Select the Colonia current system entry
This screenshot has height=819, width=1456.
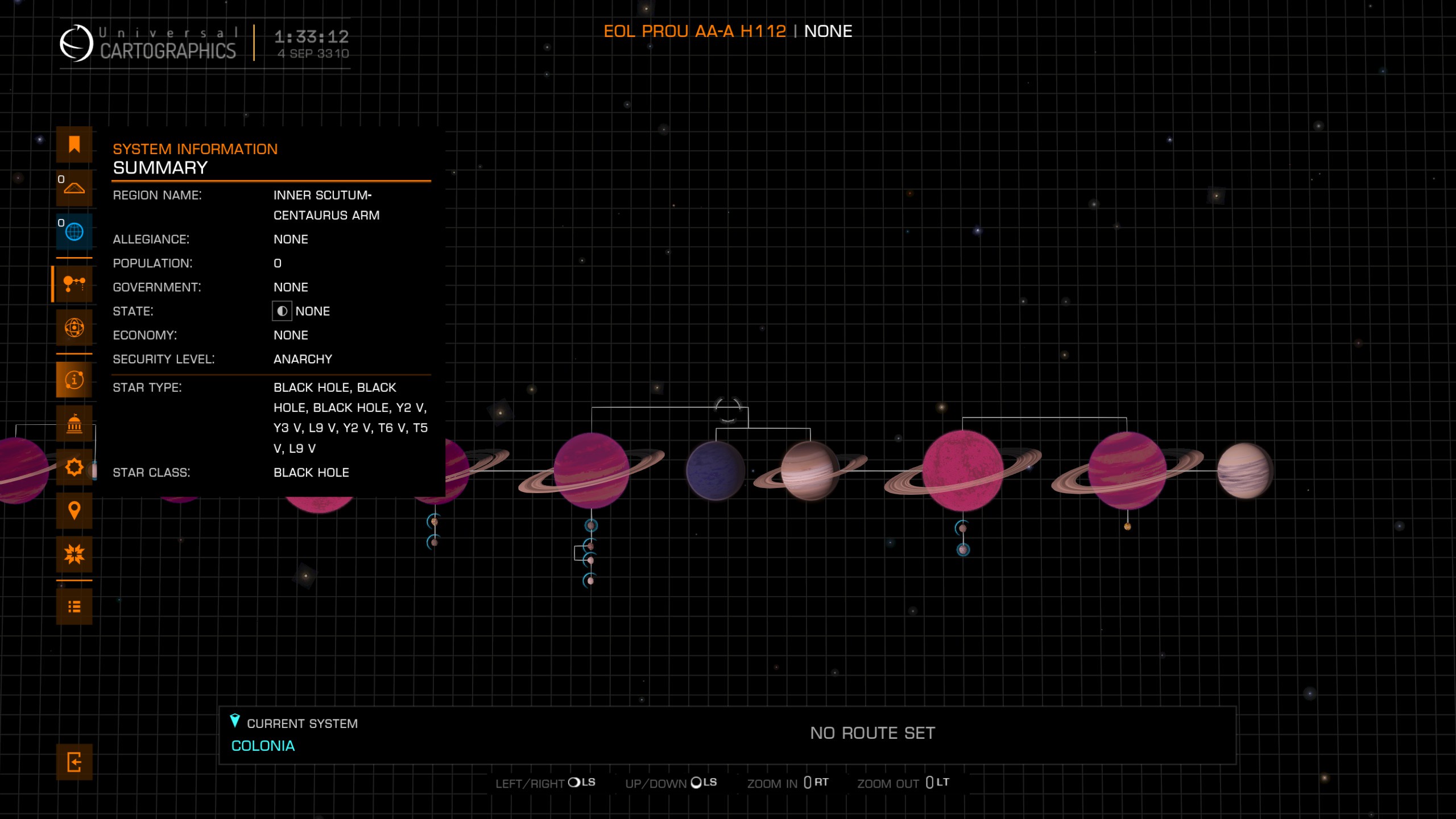click(263, 746)
